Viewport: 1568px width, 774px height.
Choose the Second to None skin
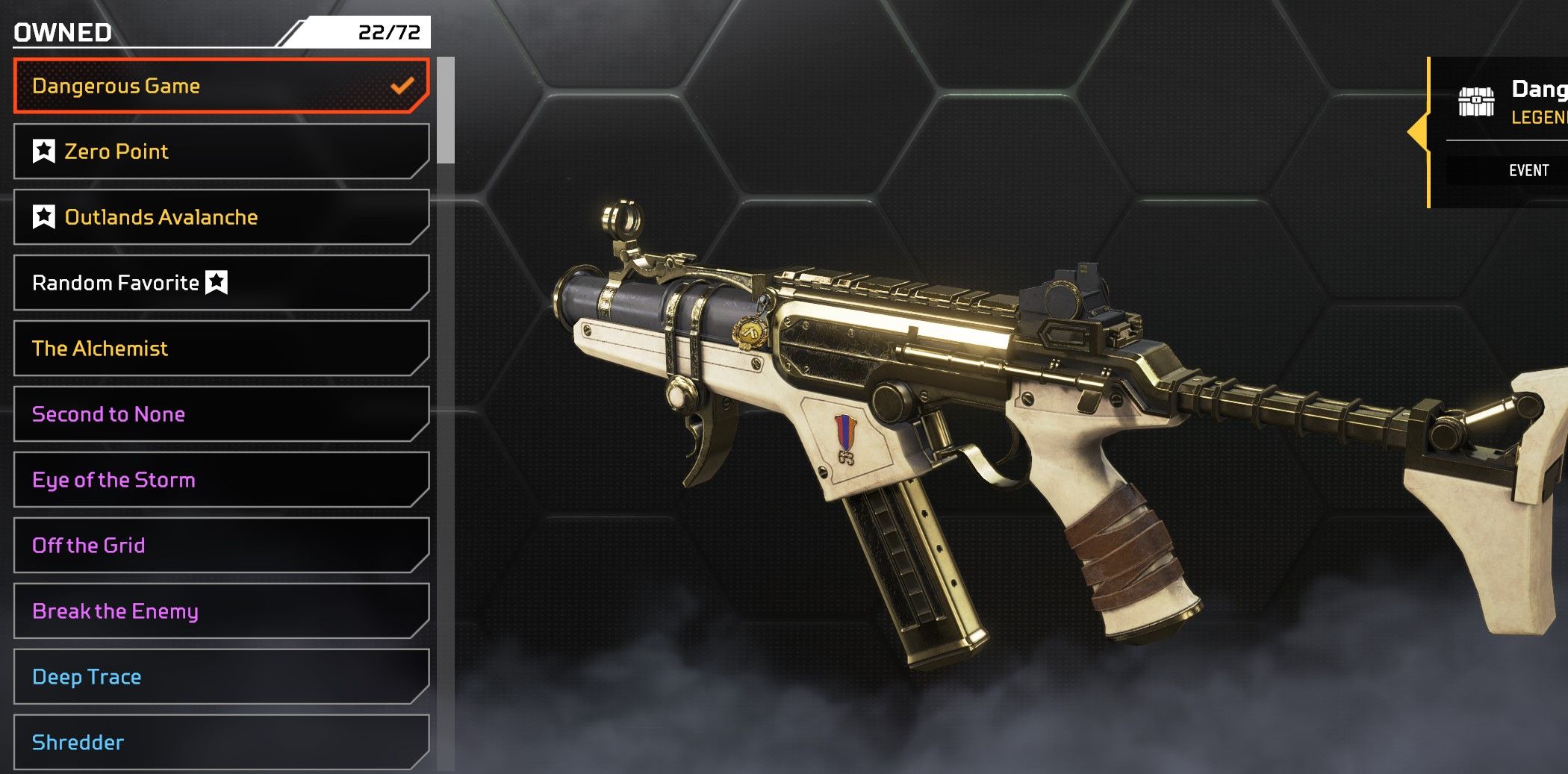[x=221, y=414]
